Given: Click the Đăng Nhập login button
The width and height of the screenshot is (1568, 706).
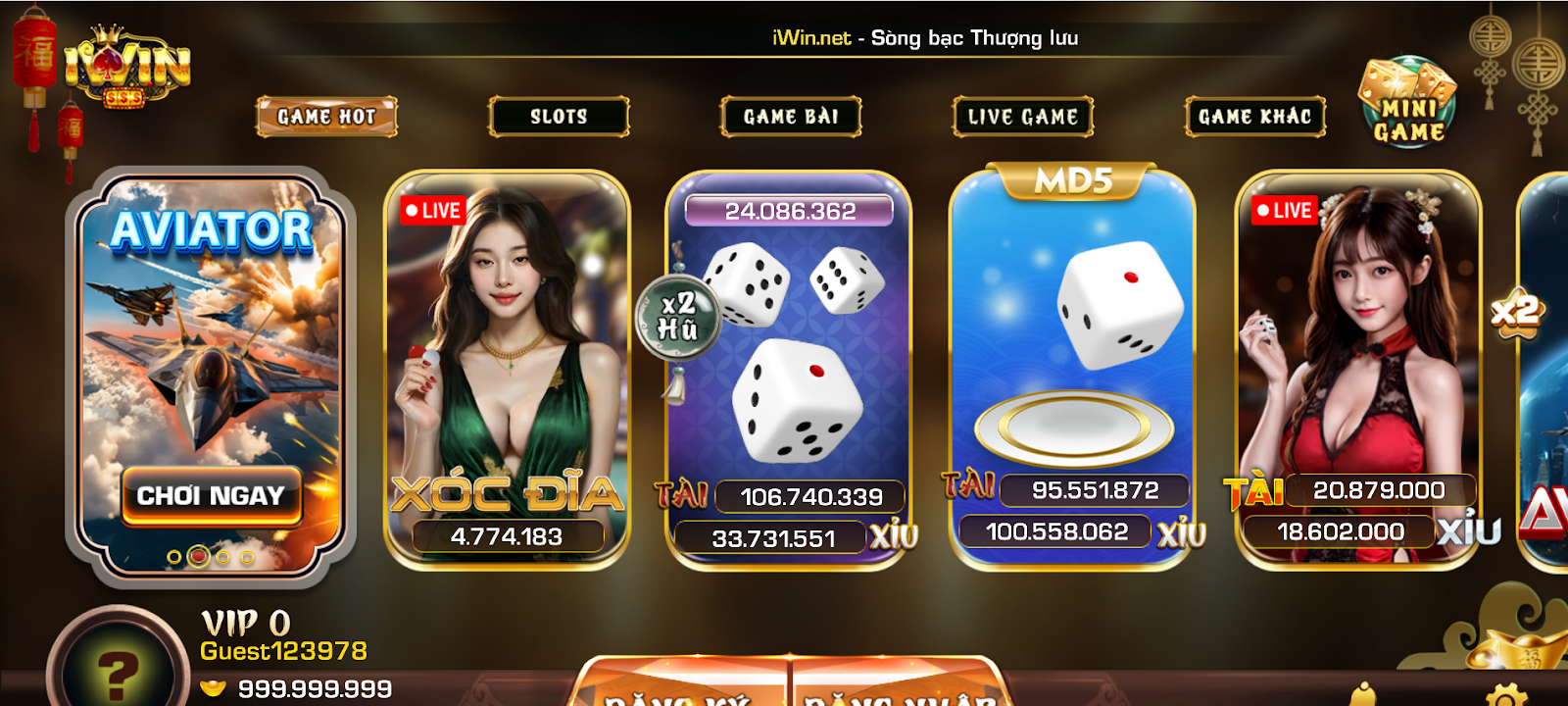Looking at the screenshot, I should [897, 689].
